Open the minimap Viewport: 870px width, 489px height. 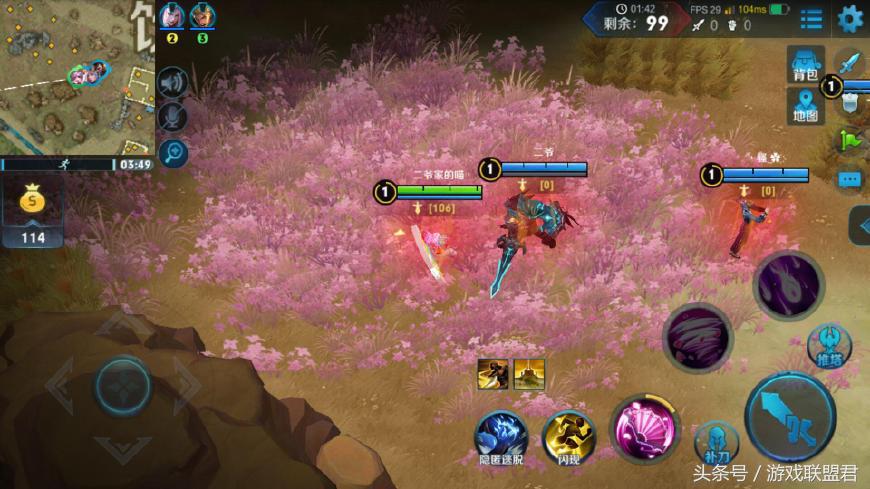(77, 77)
